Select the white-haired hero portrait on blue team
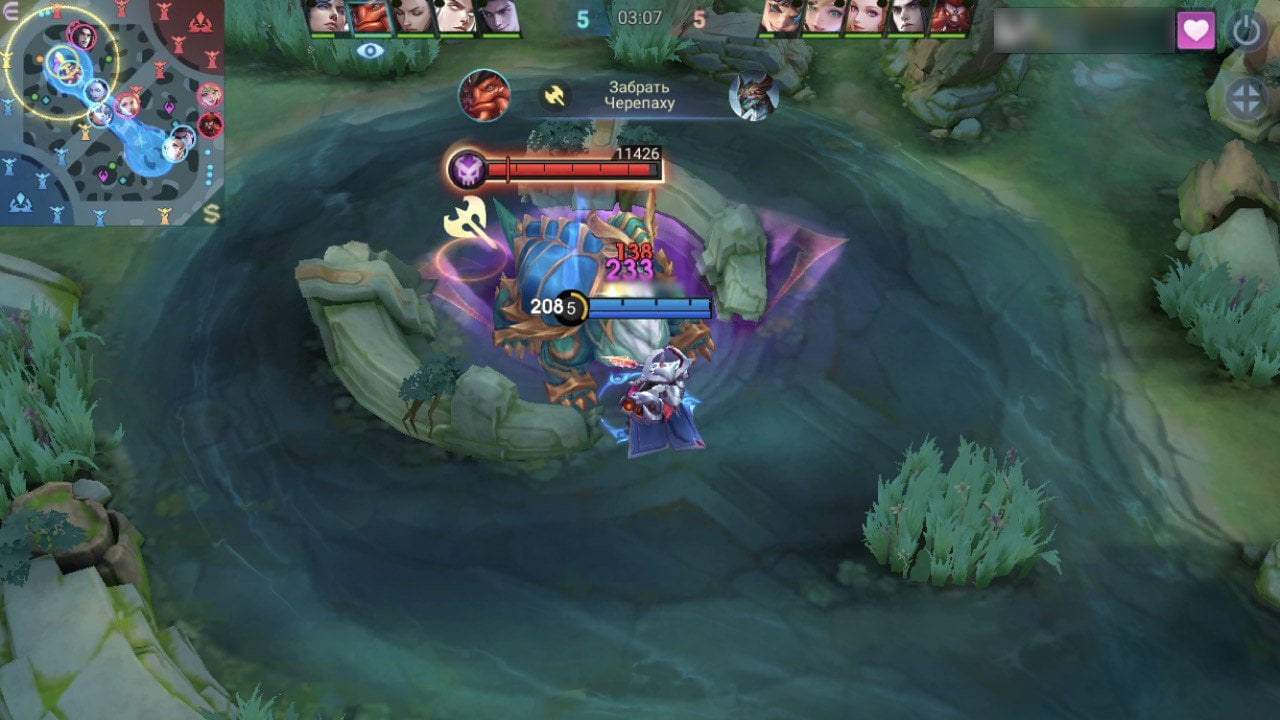This screenshot has height=720, width=1280. click(x=455, y=17)
